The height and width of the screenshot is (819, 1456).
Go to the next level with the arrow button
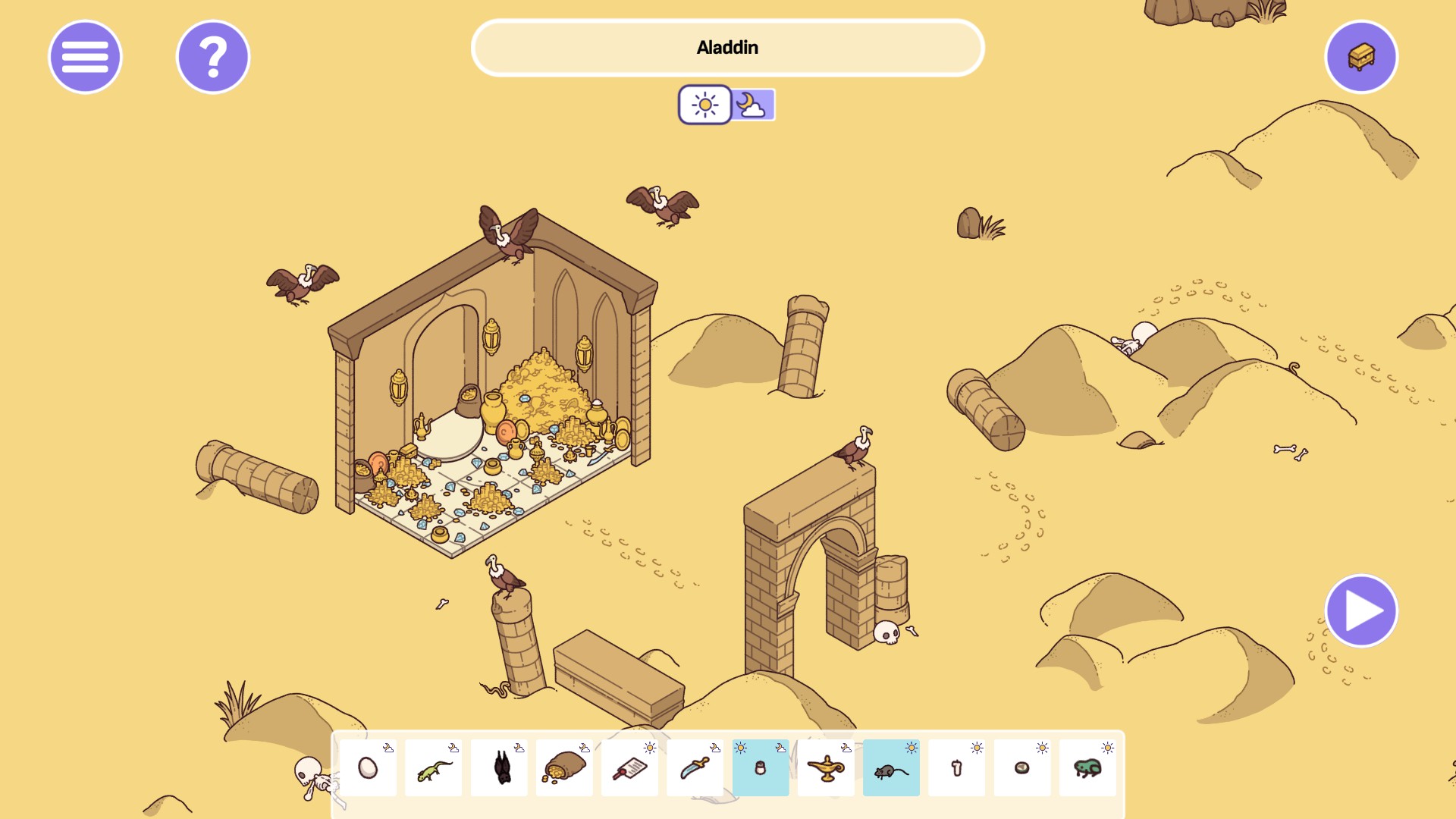pyautogui.click(x=1361, y=611)
